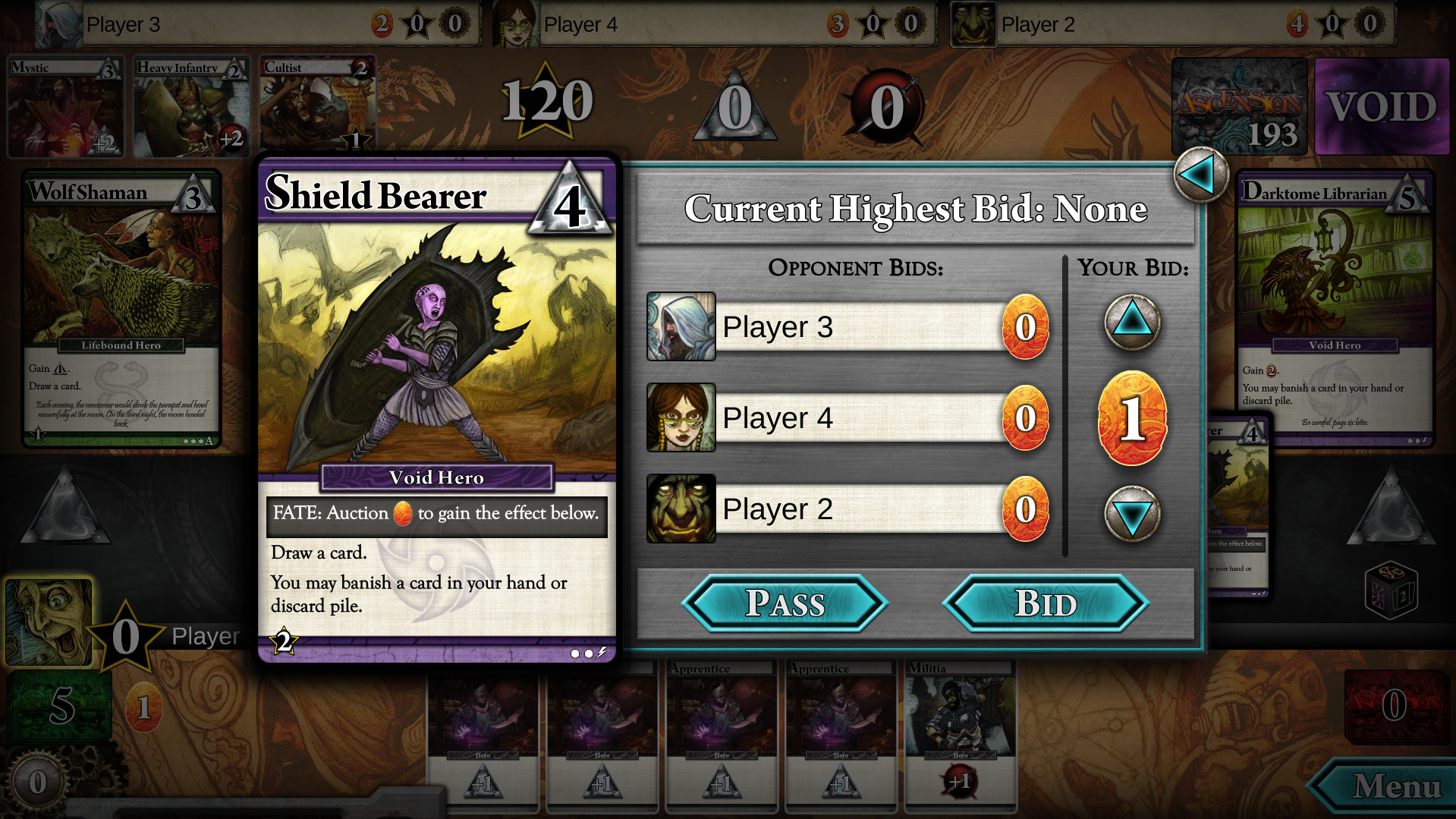Click your own screaming-face player portrait
Screen dimensions: 1456x819
click(49, 622)
